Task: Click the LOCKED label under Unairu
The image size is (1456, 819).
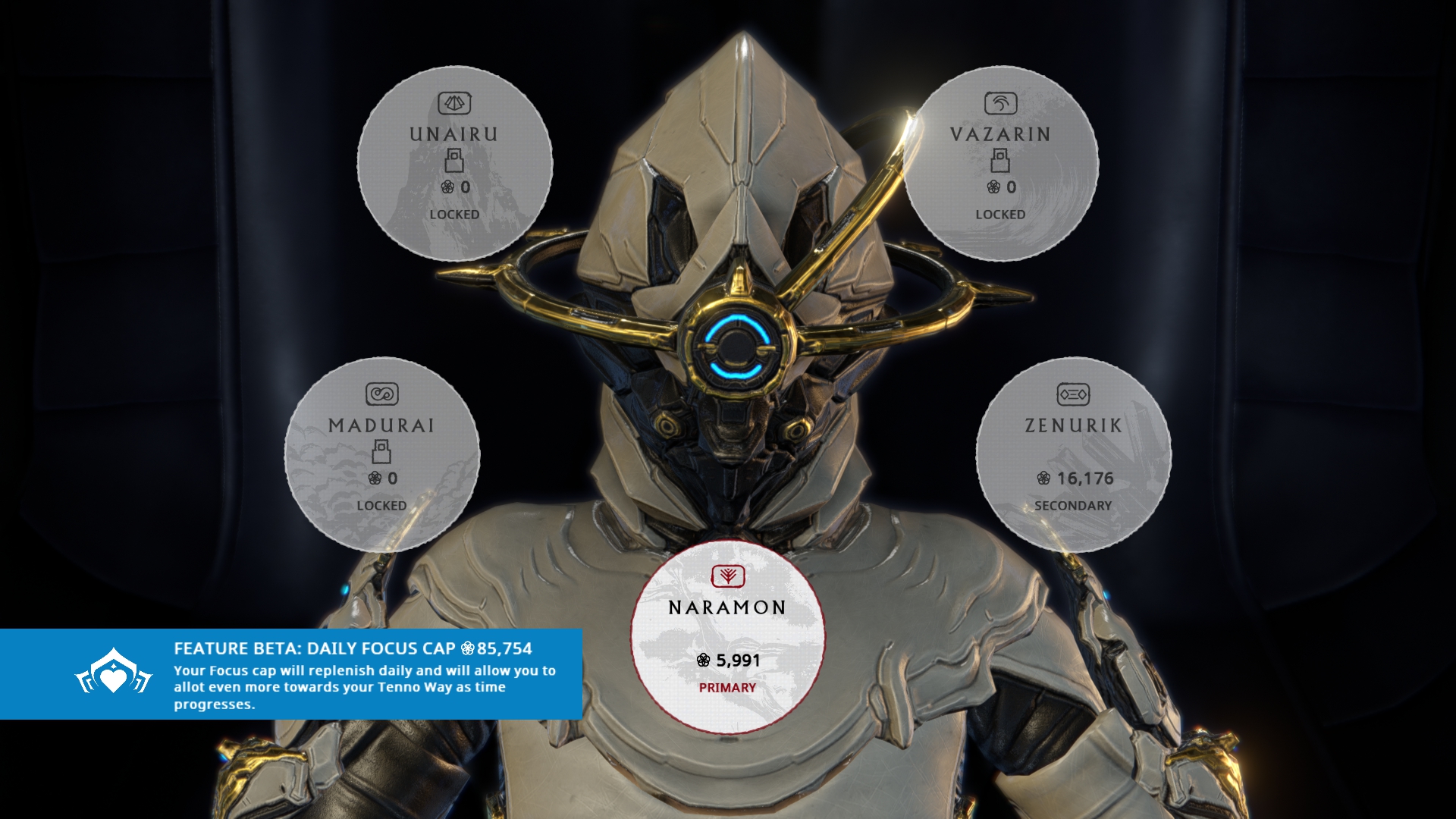Action: click(x=453, y=215)
